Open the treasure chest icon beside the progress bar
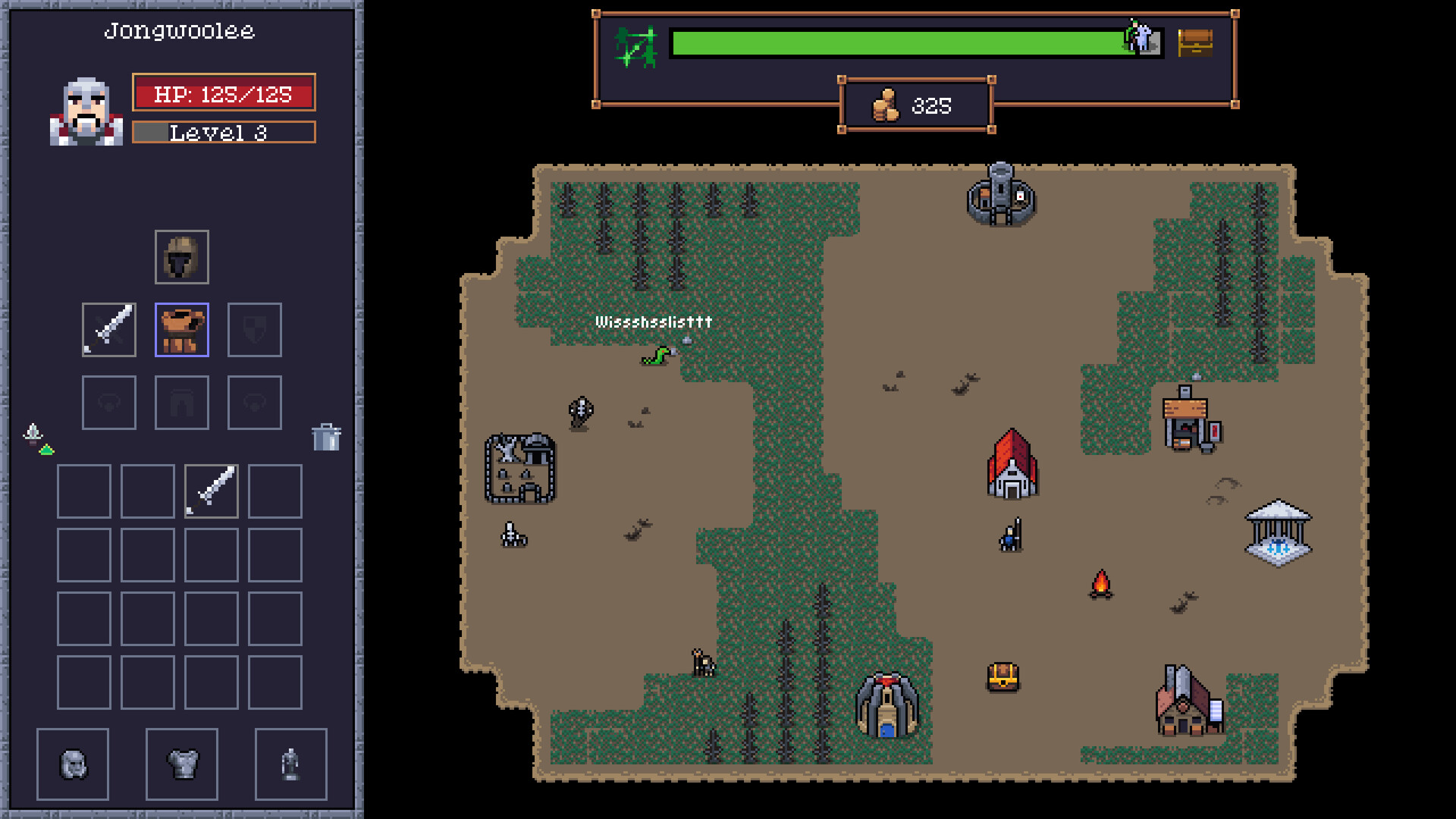Screen dimensions: 1456x819 pyautogui.click(x=1195, y=43)
